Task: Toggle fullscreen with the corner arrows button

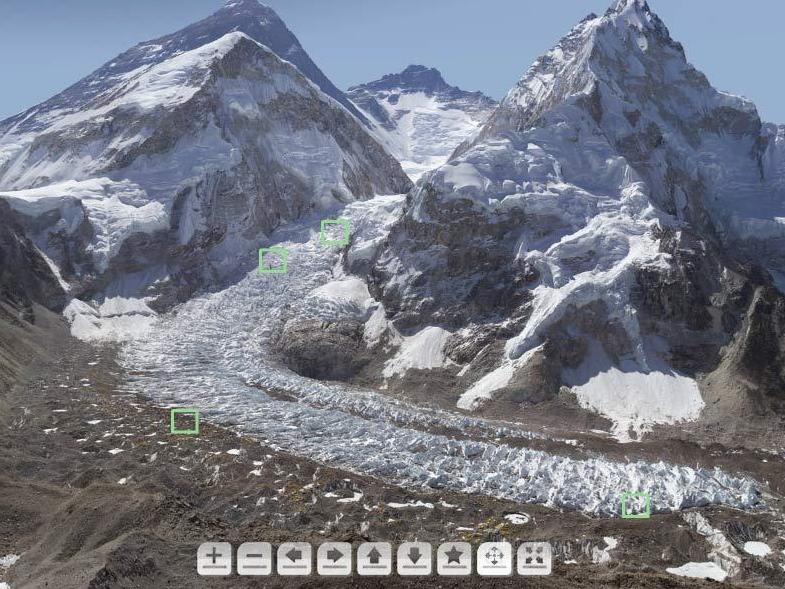Action: (x=534, y=558)
